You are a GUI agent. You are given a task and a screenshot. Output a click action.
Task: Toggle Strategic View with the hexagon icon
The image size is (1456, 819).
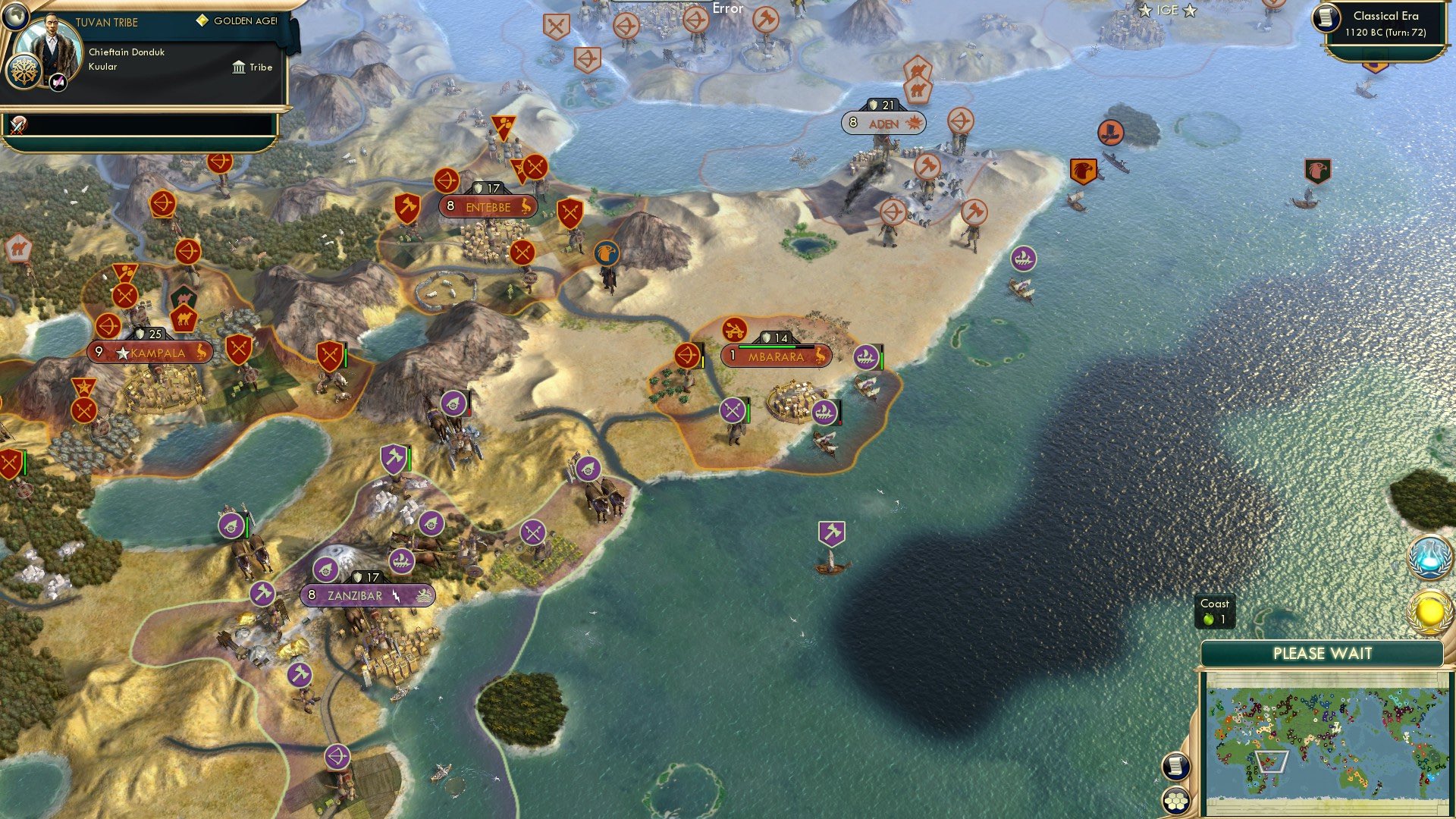pos(1176,802)
